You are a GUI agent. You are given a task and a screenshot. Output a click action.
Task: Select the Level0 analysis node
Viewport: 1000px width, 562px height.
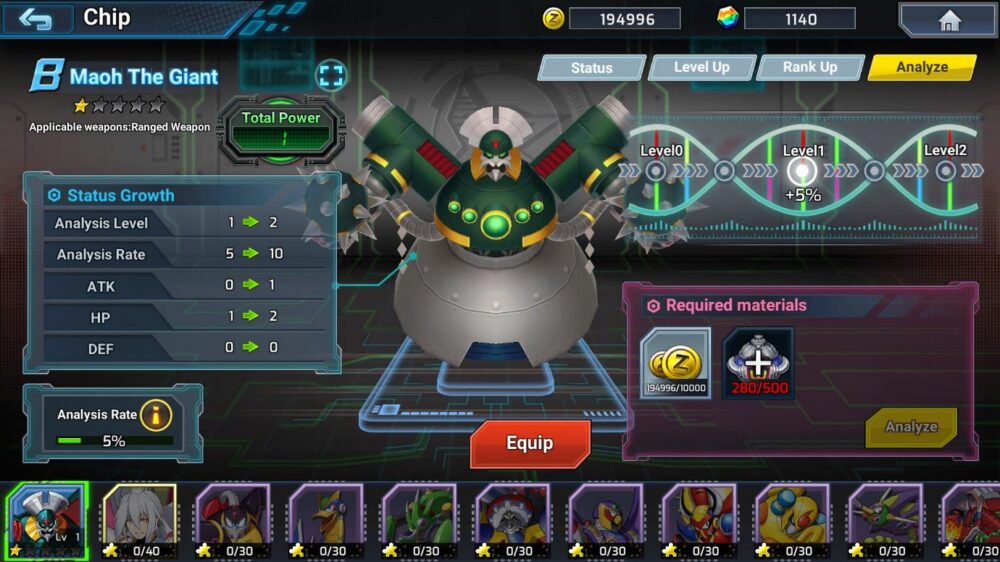tap(656, 171)
